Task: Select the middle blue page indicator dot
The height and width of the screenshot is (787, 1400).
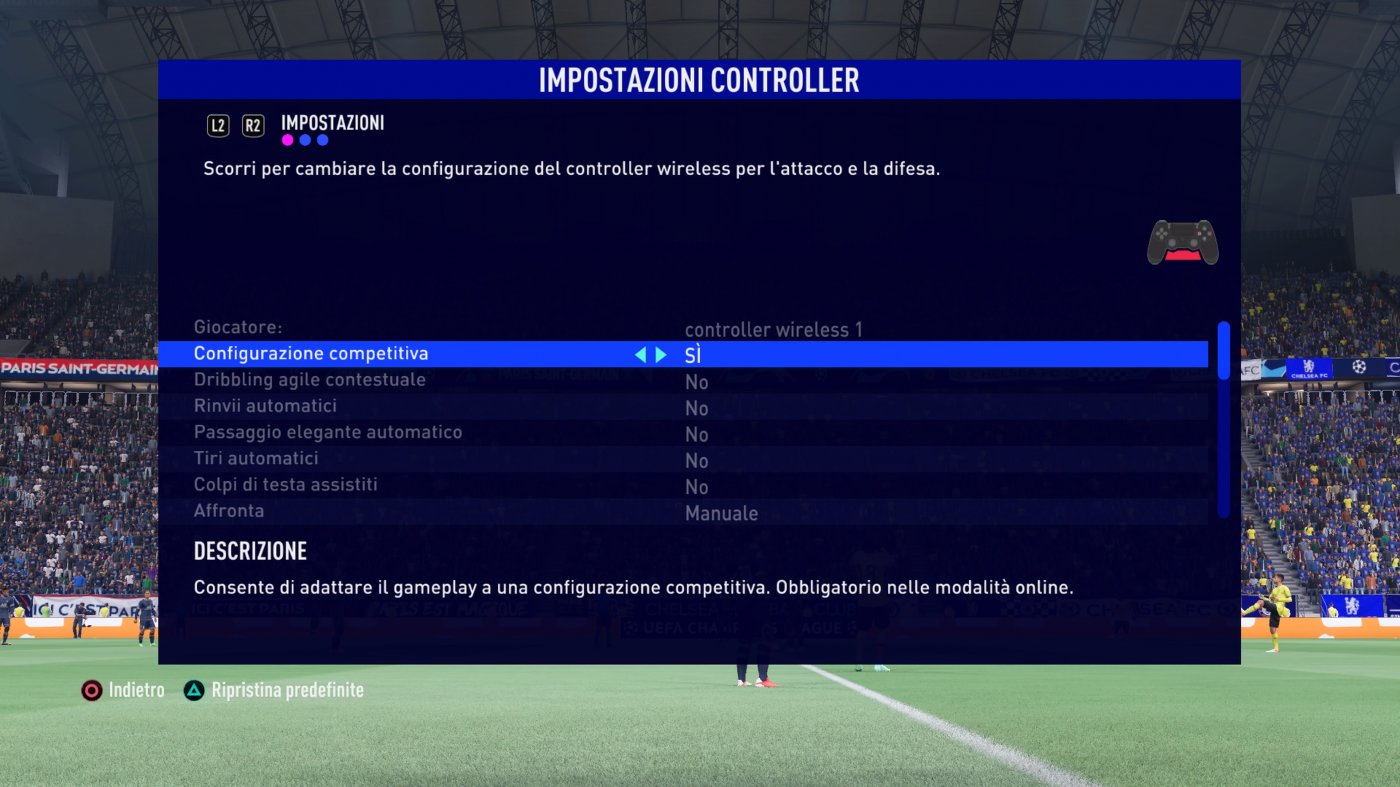Action: point(302,139)
